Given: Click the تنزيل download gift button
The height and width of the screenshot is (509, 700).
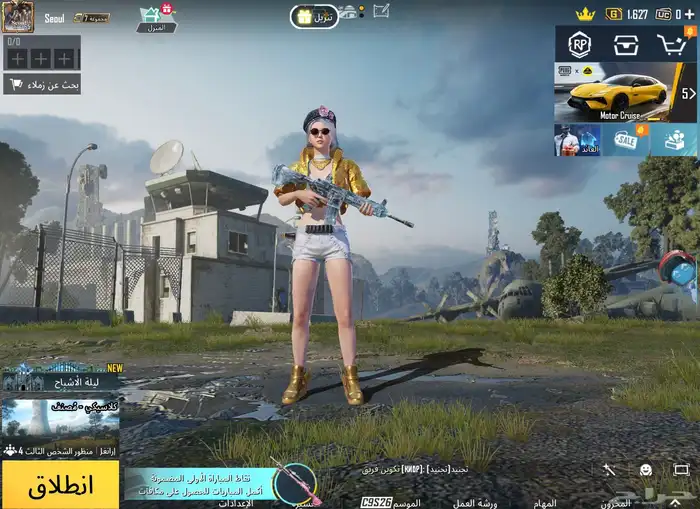Looking at the screenshot, I should 314,16.
